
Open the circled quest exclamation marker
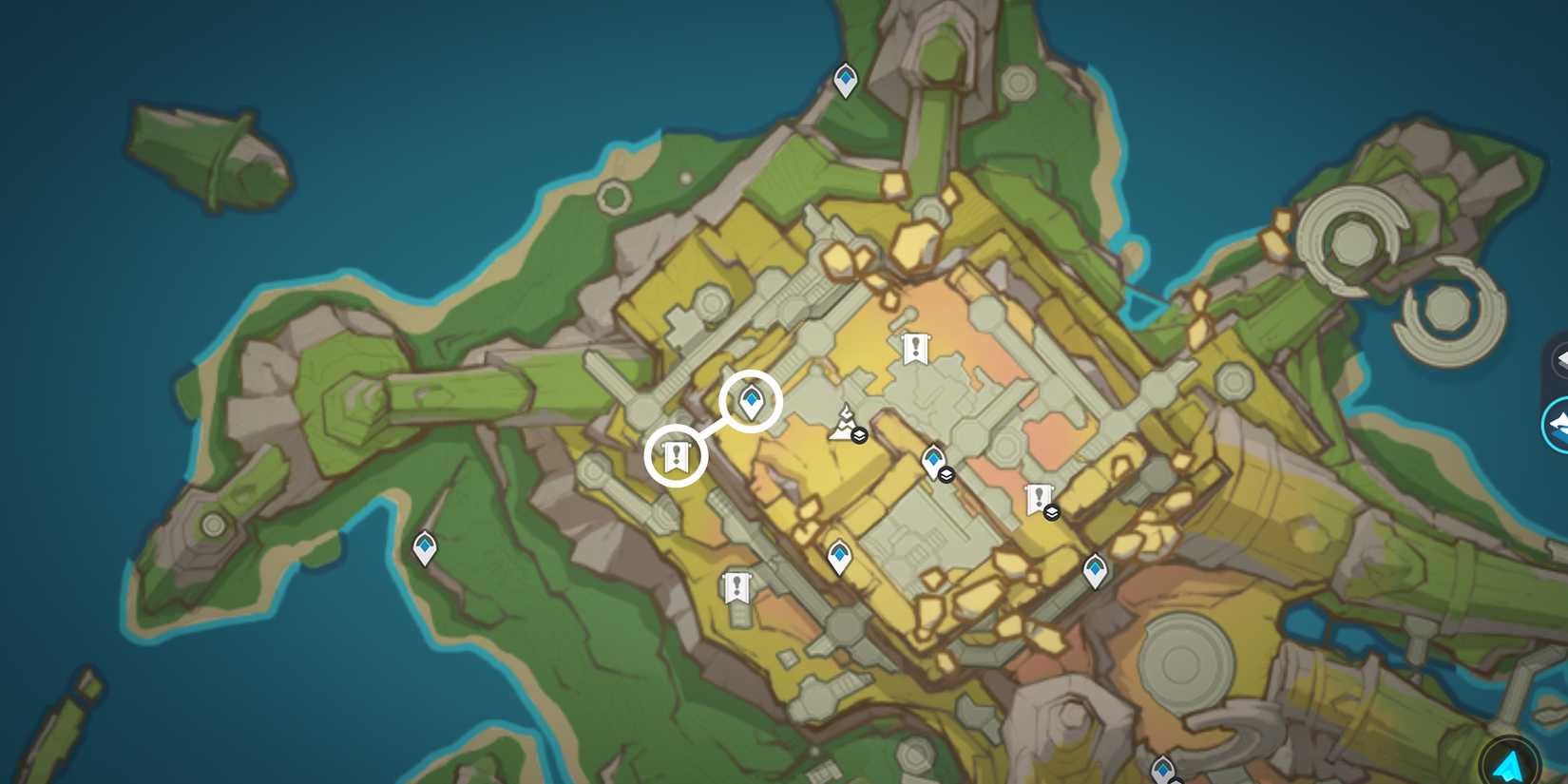[x=675, y=456]
